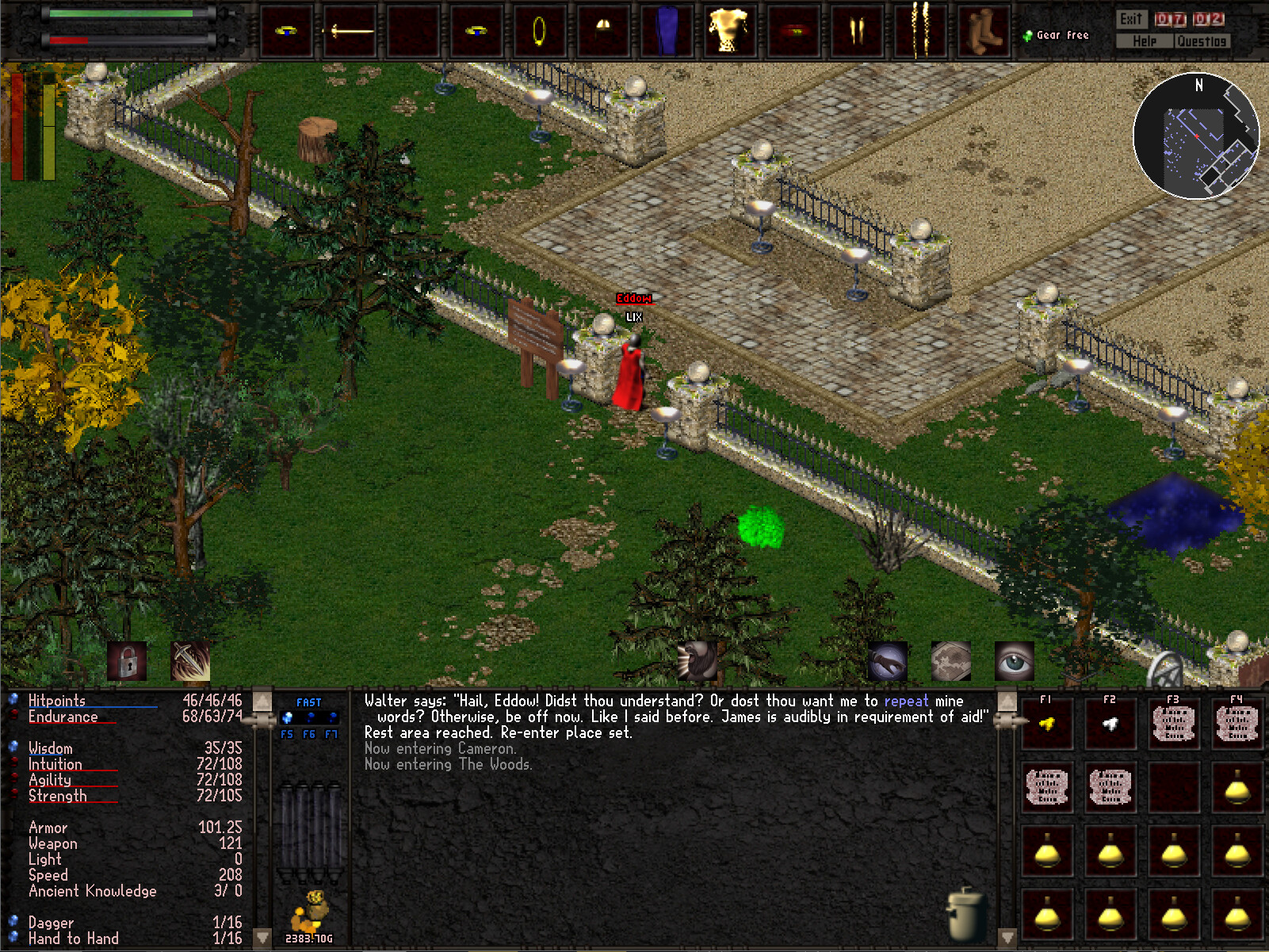Select the gauntlet hand spell icon
This screenshot has height=952, width=1269.
pos(887,660)
